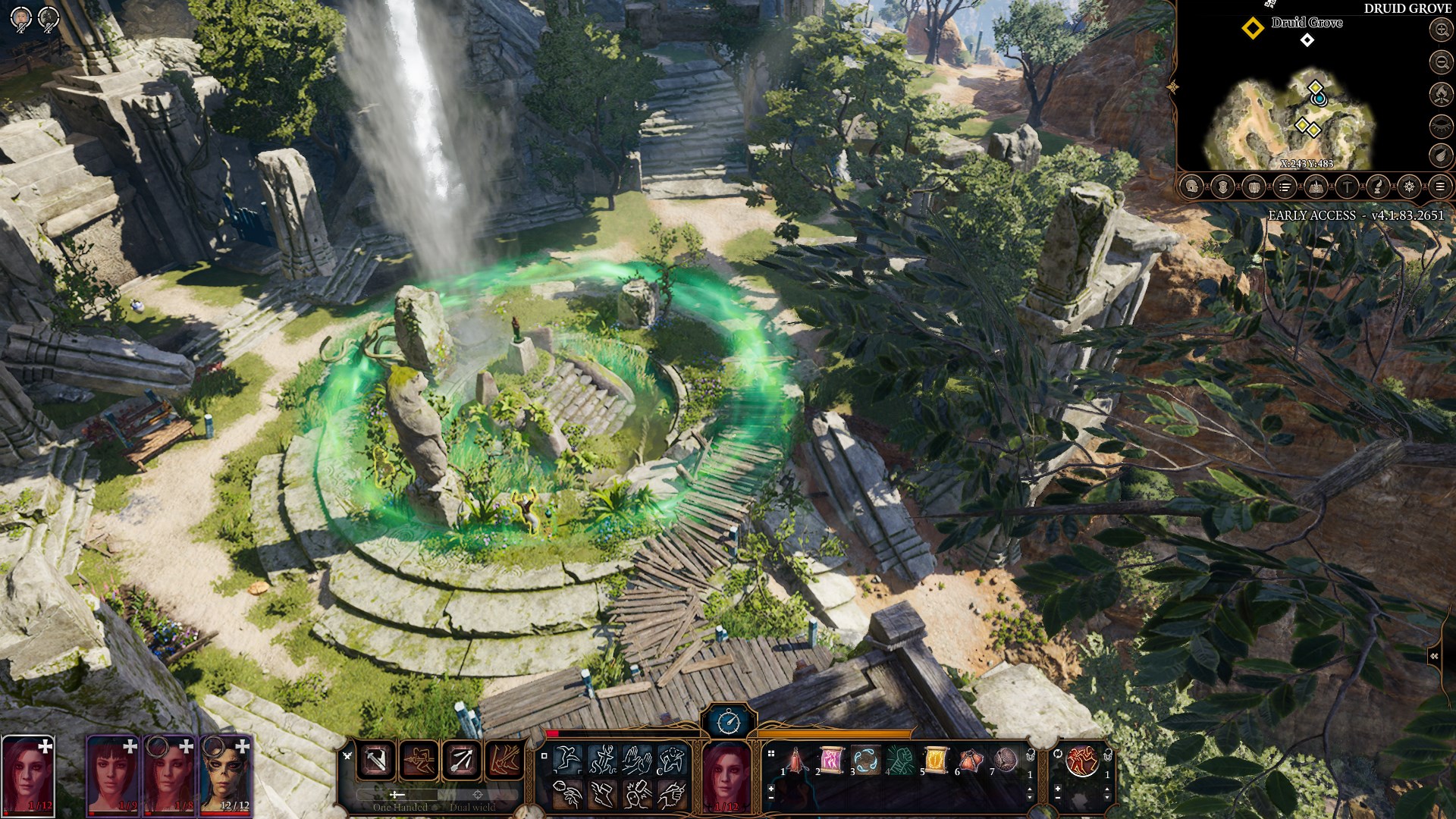Add a hotbar row with the plus control
Image resolution: width=1456 pixels, height=819 pixels.
[770, 789]
